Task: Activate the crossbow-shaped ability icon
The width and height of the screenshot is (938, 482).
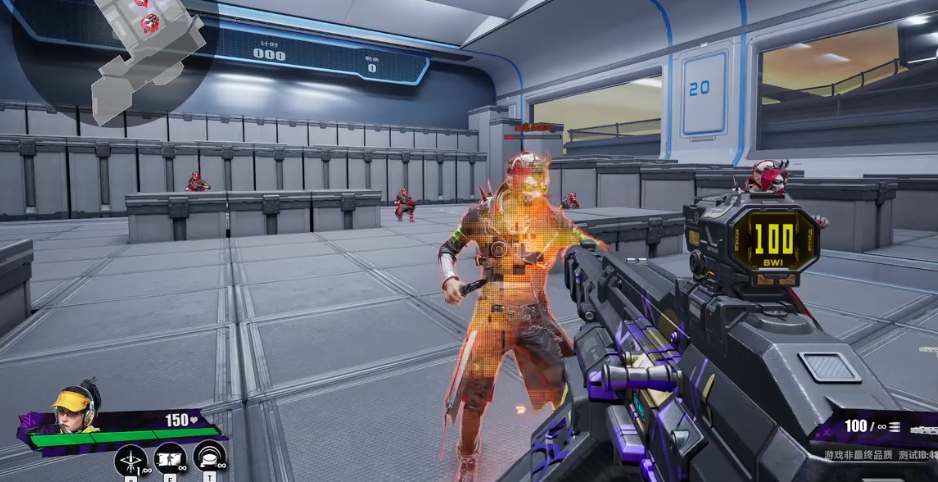Action: pos(131,459)
